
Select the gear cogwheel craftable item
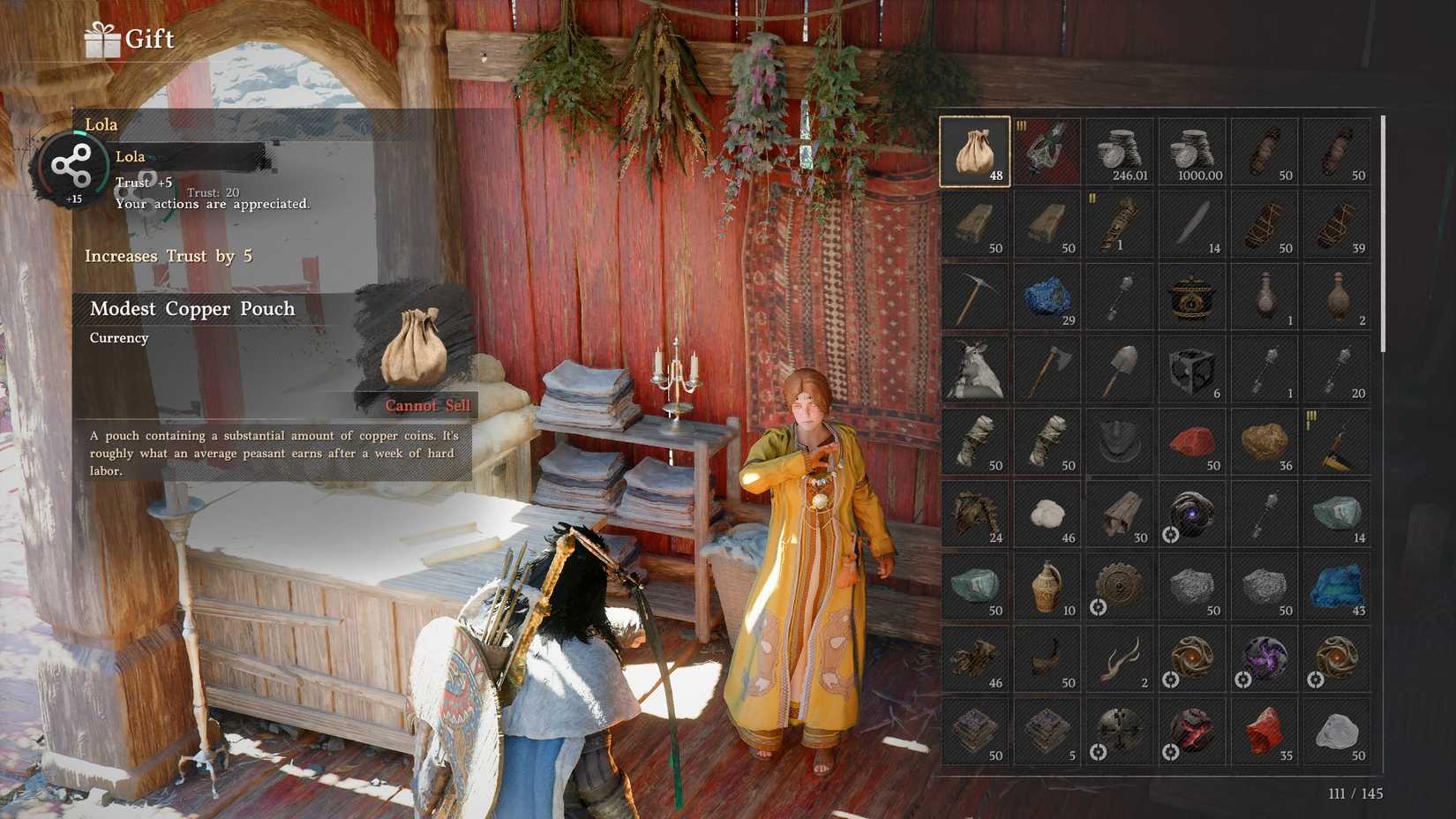click(x=1120, y=586)
